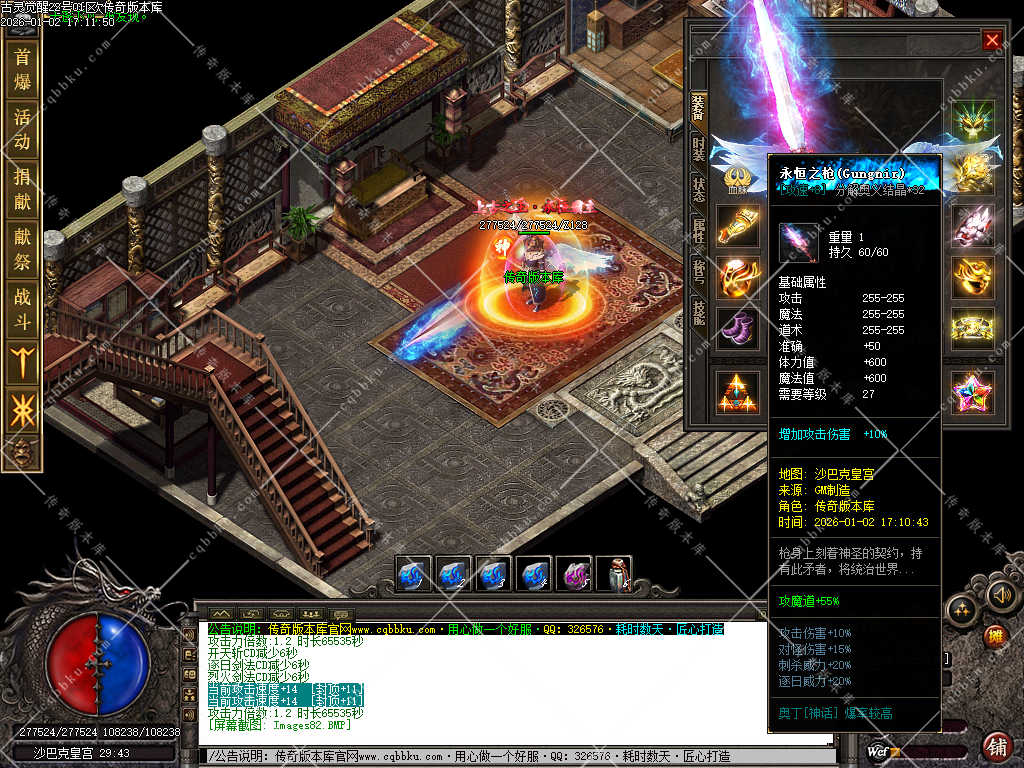Switch to the 时装 fashion tab
This screenshot has height=768, width=1024.
coord(698,150)
